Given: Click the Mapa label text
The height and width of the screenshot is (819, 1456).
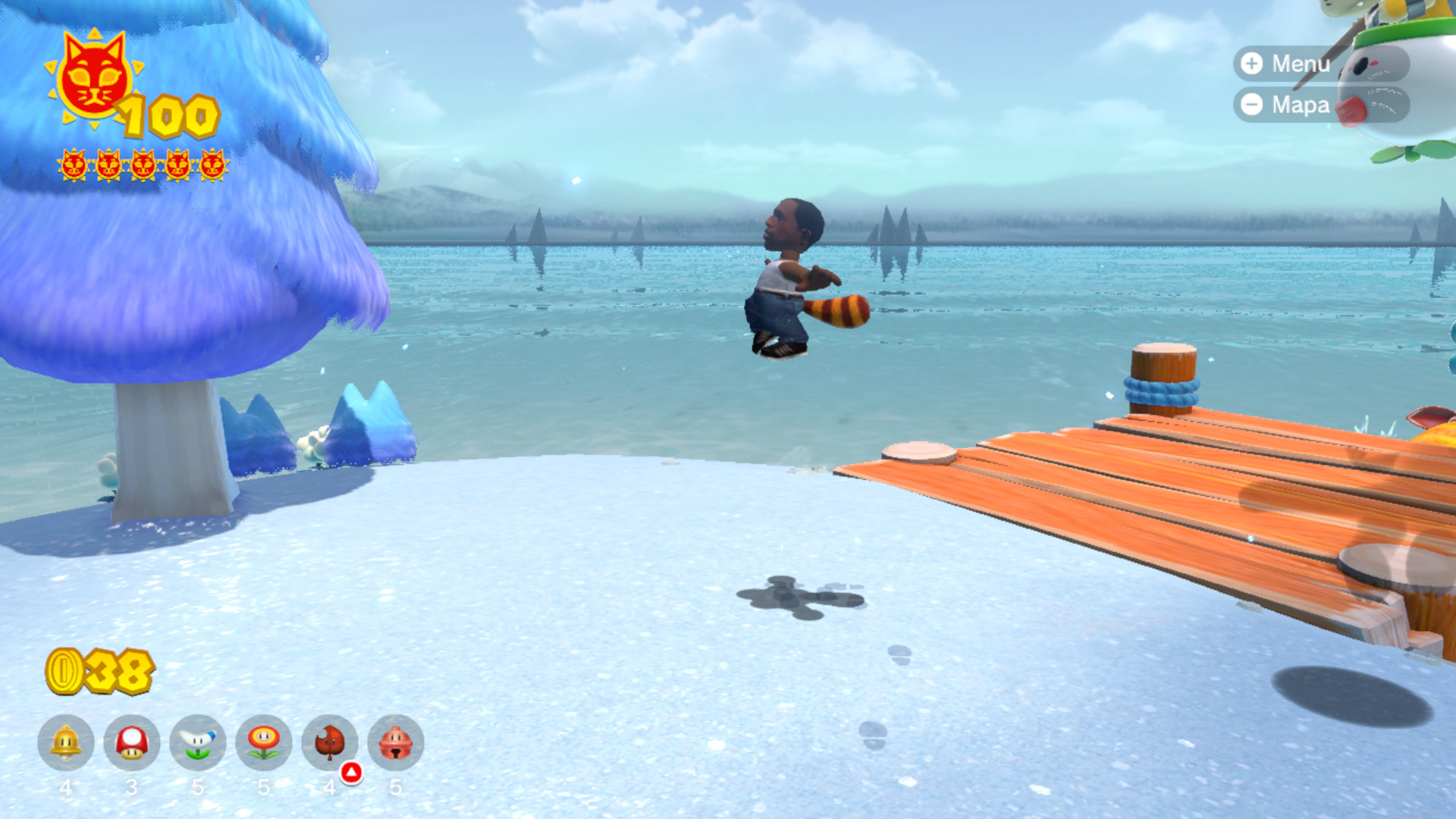Looking at the screenshot, I should [1301, 105].
